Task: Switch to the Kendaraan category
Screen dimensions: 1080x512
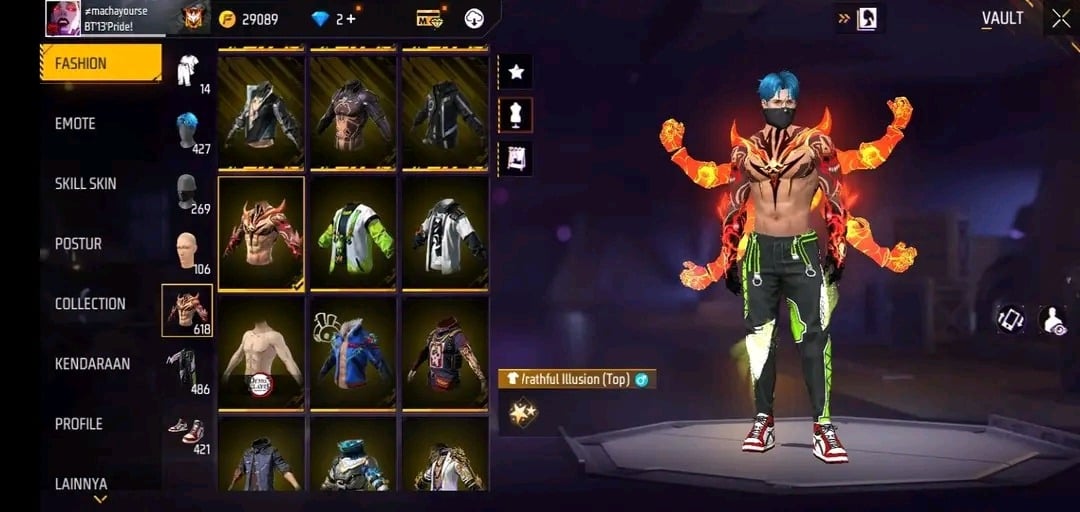Action: (92, 364)
